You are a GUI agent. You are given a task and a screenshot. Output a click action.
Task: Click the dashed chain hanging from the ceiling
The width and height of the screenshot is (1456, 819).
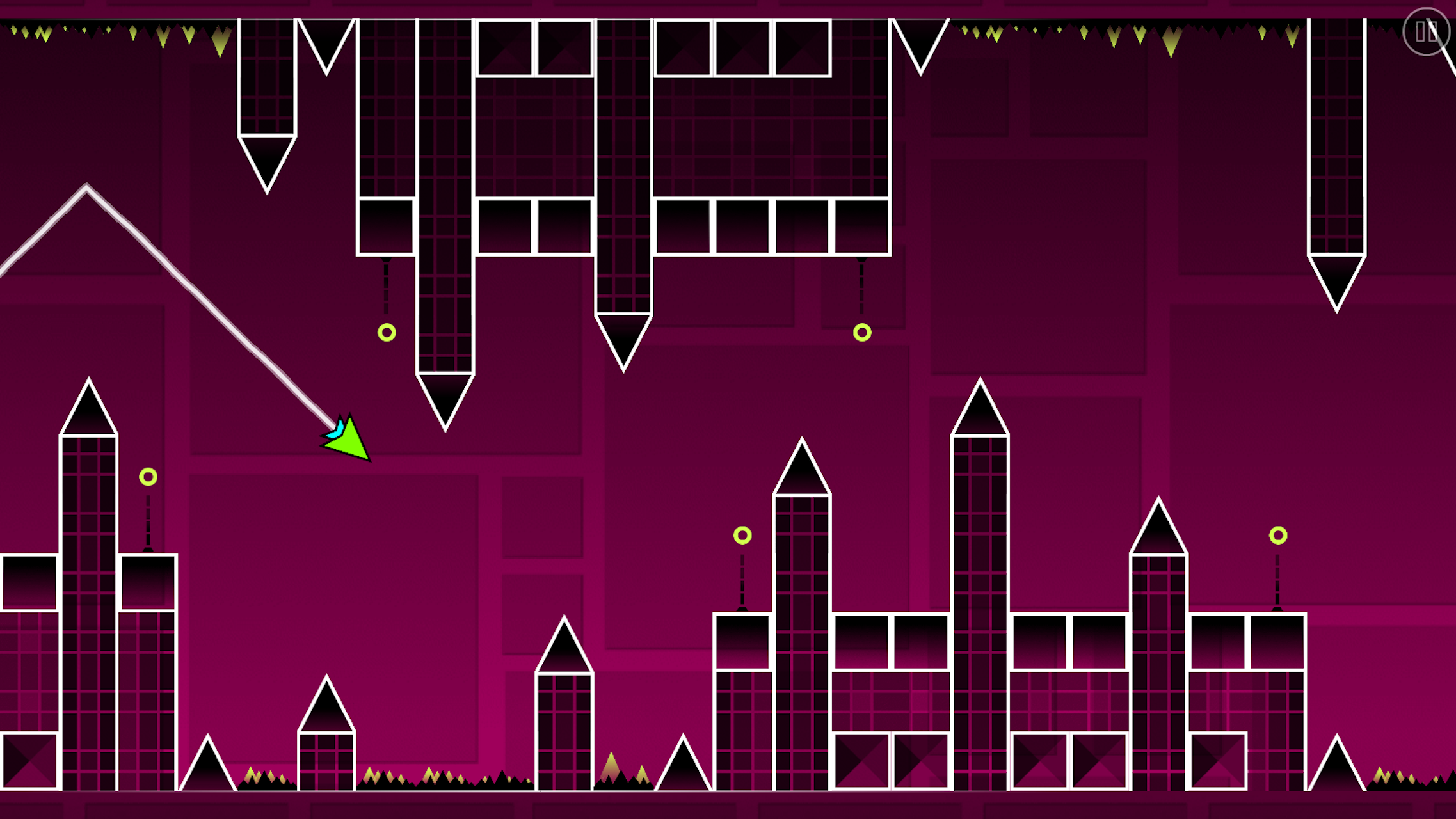click(387, 288)
